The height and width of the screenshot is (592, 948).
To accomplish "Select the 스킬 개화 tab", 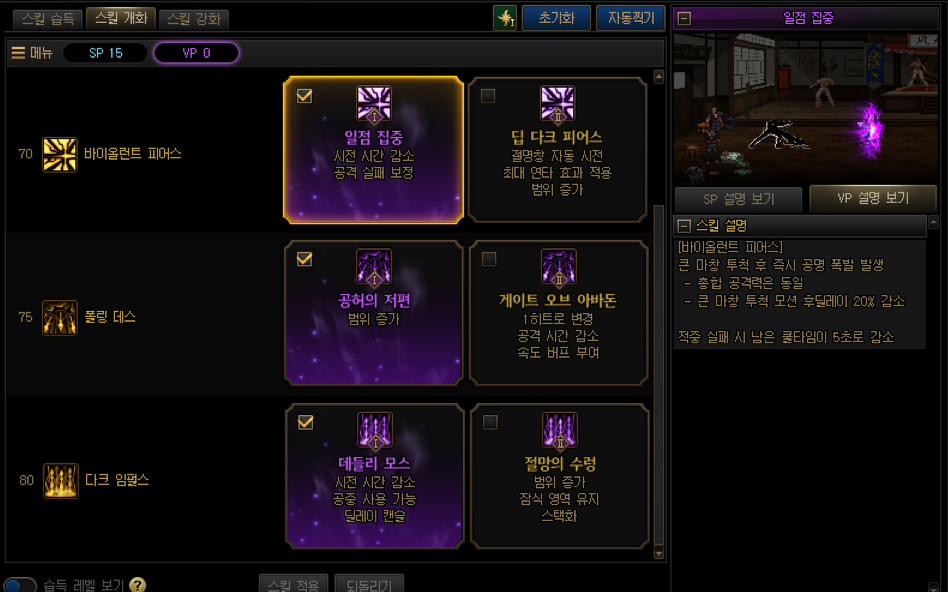I will pos(120,18).
